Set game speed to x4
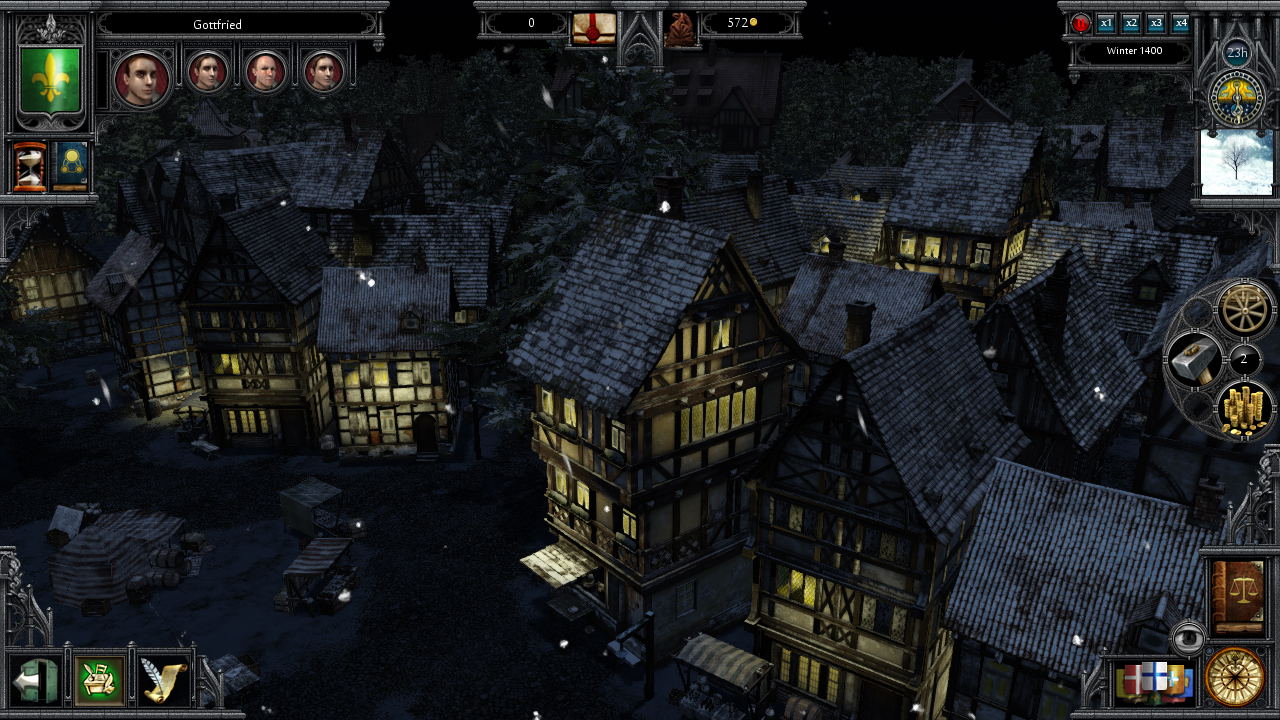This screenshot has height=720, width=1280. [x=1180, y=23]
